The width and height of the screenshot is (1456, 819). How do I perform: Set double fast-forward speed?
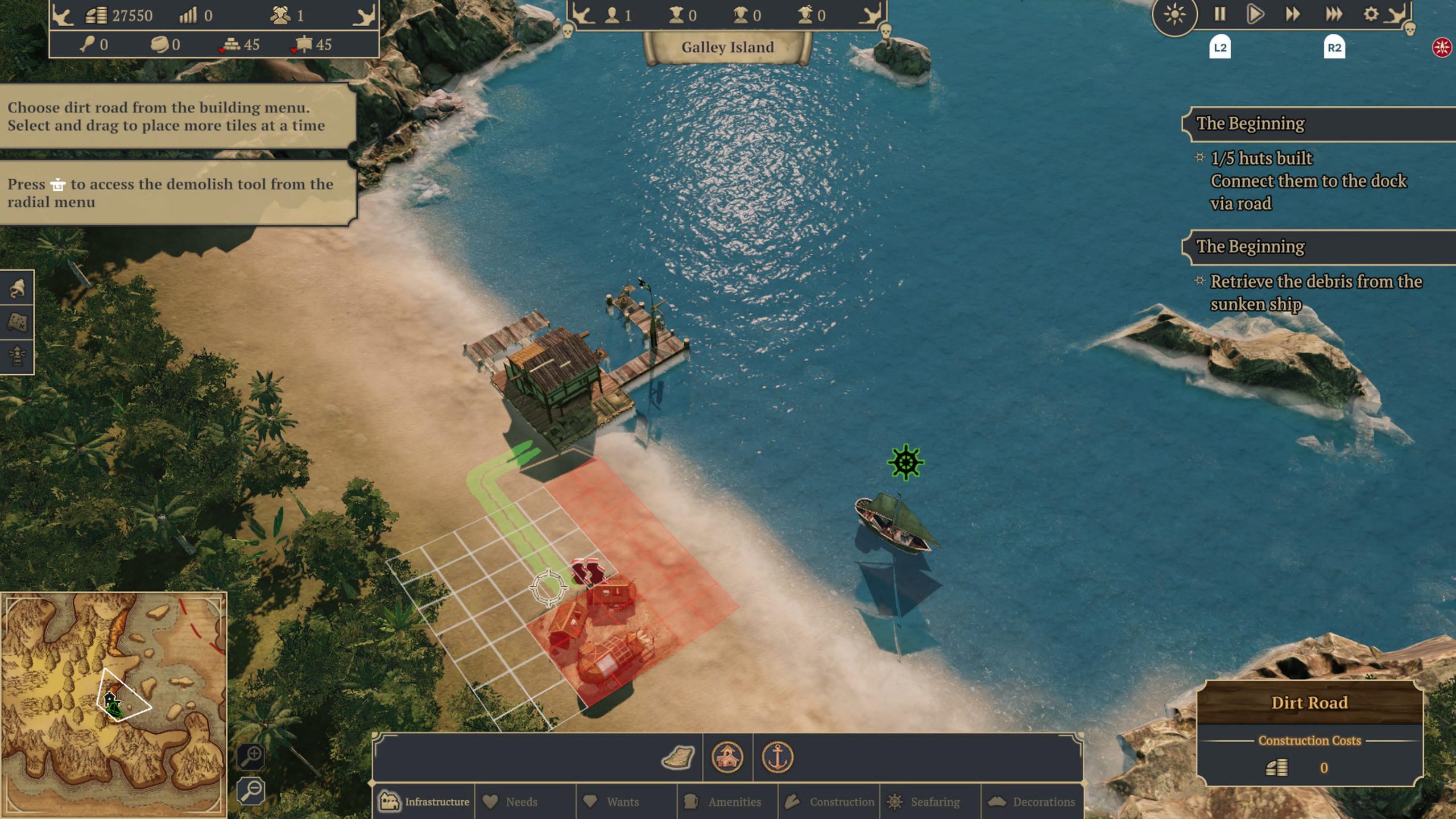tap(1293, 14)
